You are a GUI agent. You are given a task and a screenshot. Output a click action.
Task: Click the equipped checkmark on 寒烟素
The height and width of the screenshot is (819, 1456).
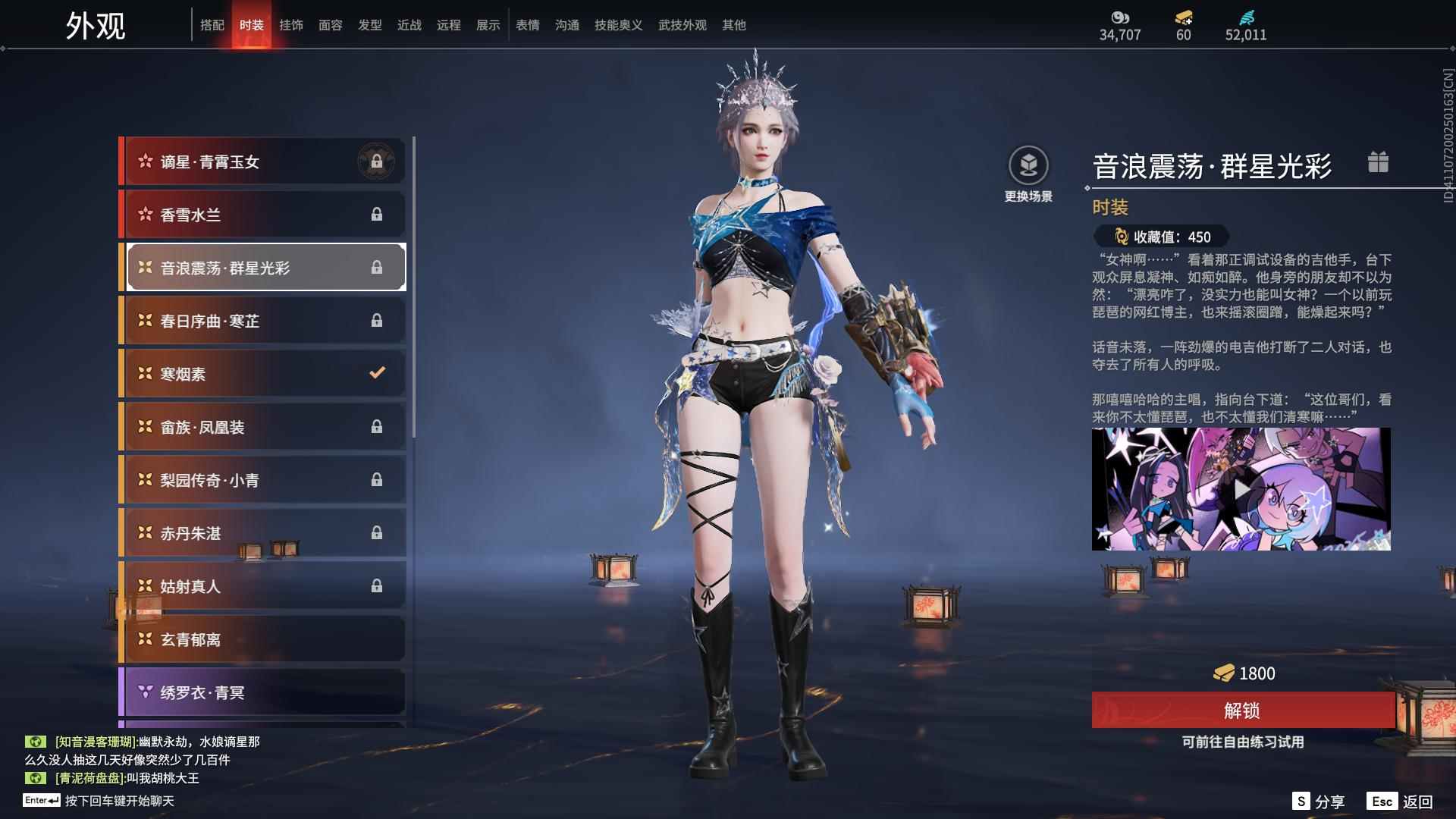point(376,372)
